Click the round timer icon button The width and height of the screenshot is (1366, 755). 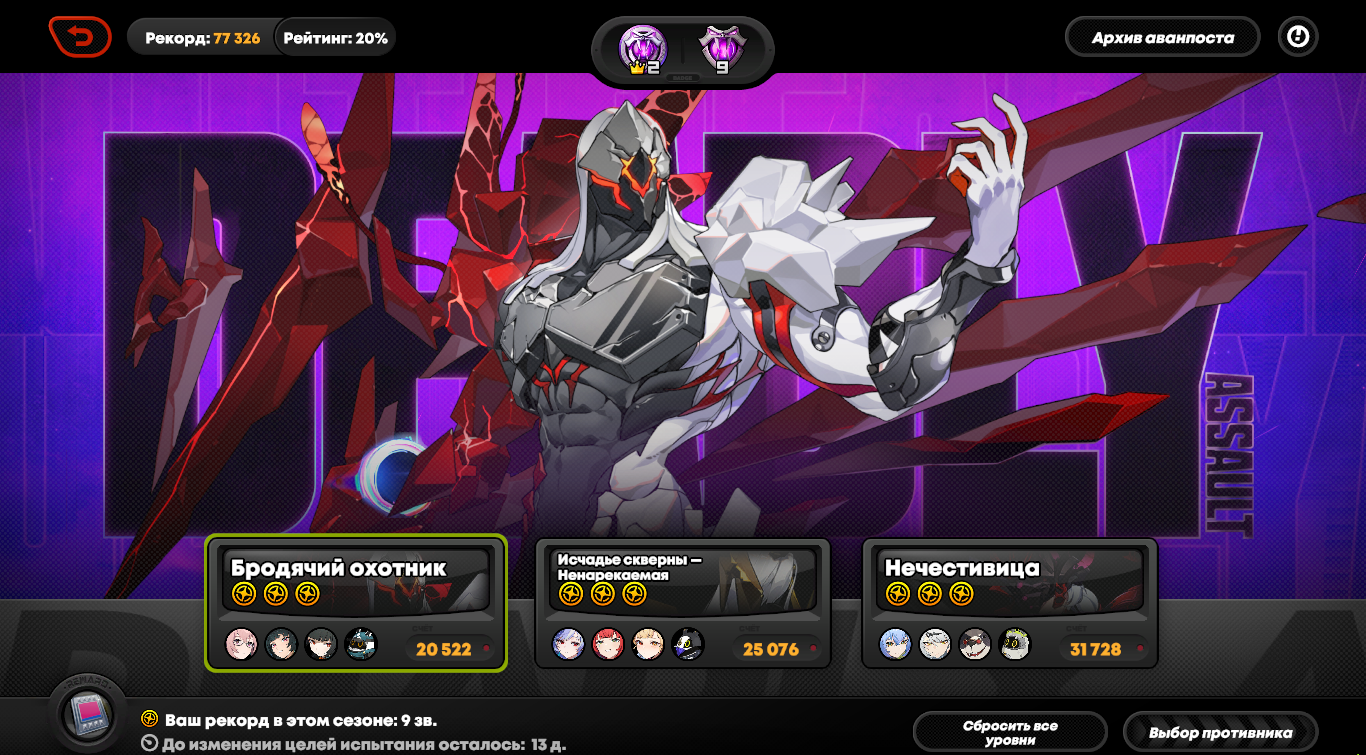coord(1298,38)
